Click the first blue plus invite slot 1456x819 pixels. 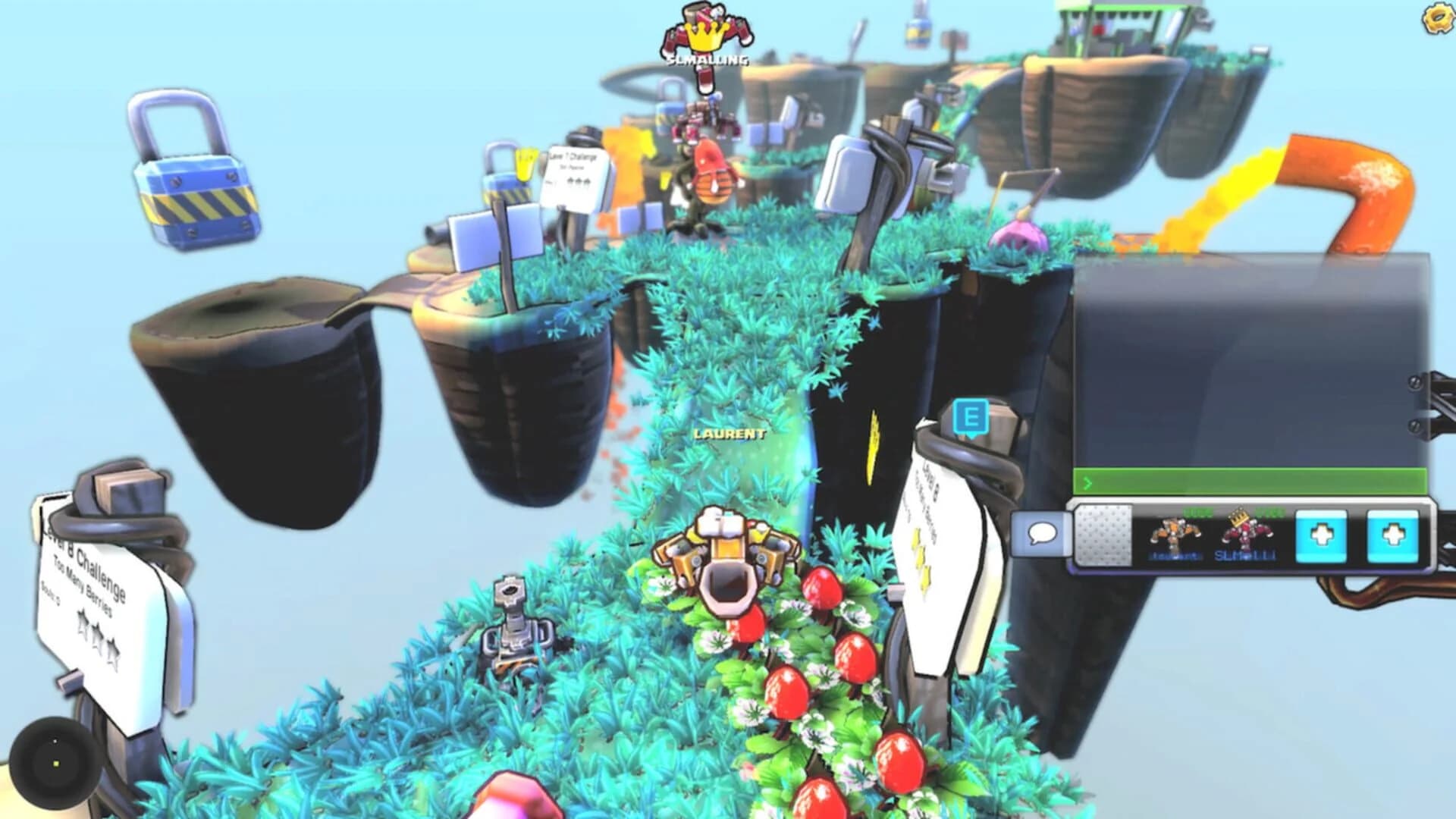(1319, 535)
